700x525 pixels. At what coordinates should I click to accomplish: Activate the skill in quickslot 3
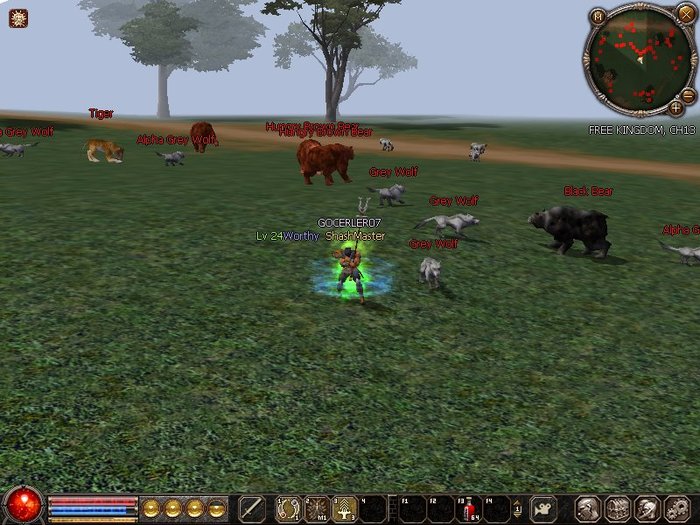pyautogui.click(x=345, y=509)
